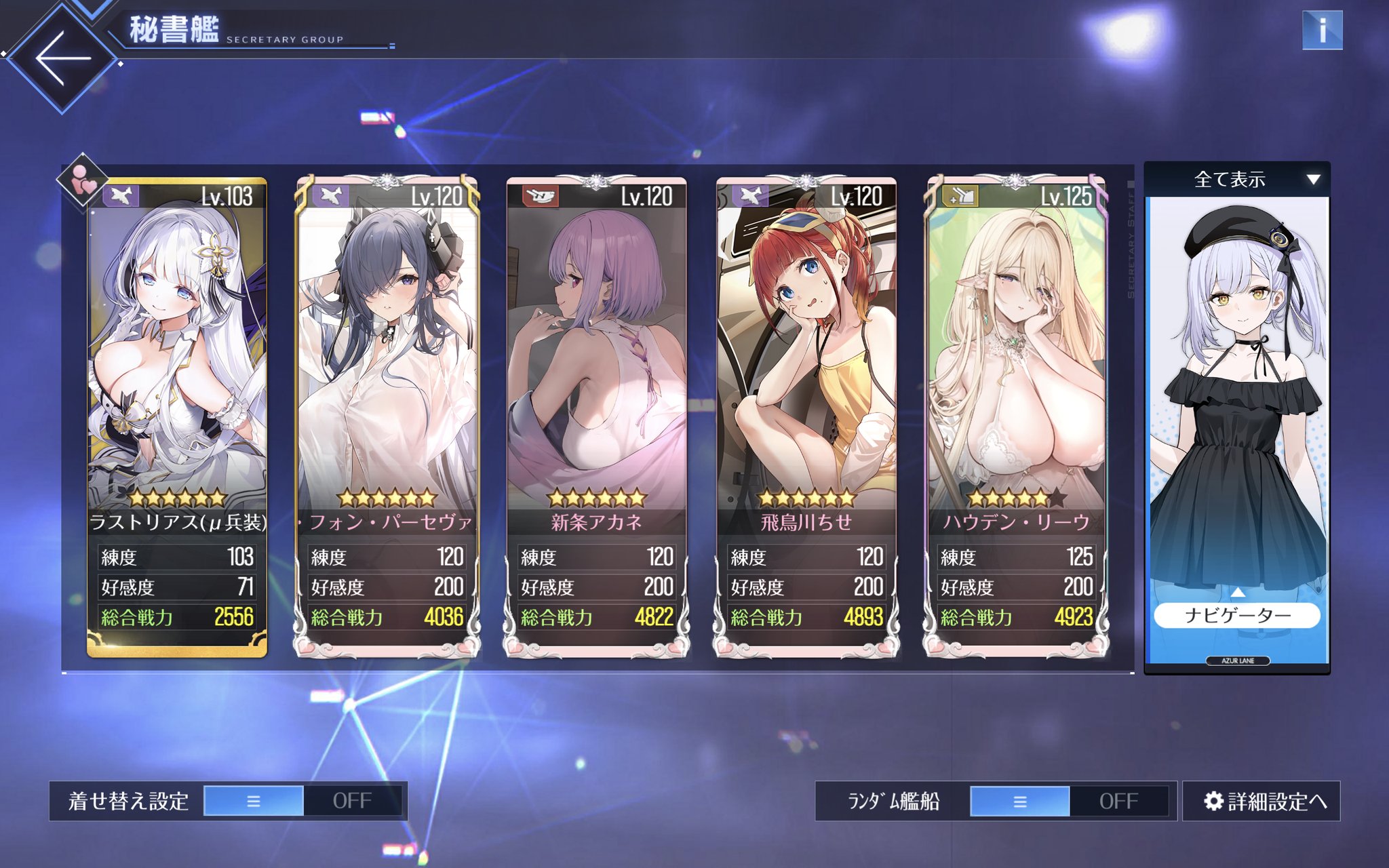Open the 全て表示 filter dropdown
Viewport: 1389px width, 868px height.
point(1237,180)
